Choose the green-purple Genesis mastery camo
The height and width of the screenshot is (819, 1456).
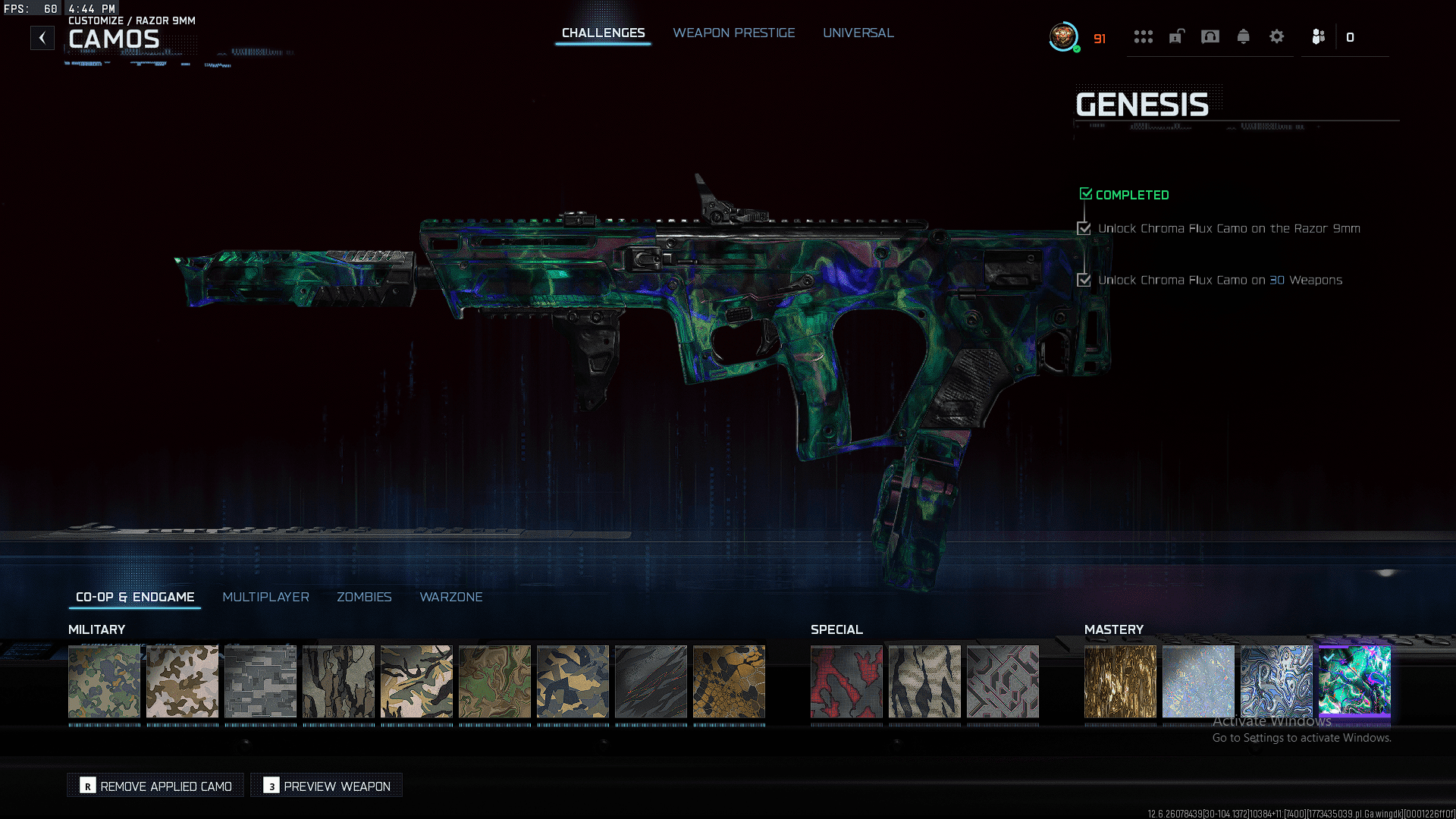pyautogui.click(x=1354, y=681)
